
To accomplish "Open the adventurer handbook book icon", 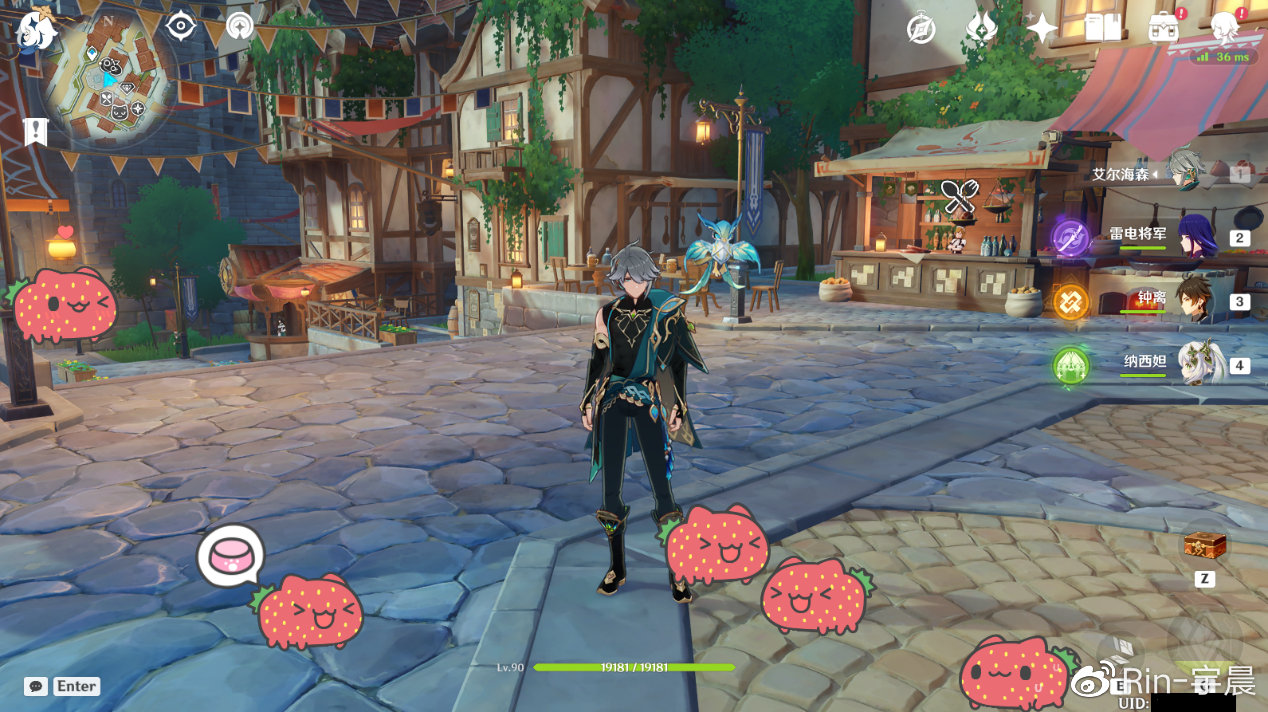I will coord(1102,28).
